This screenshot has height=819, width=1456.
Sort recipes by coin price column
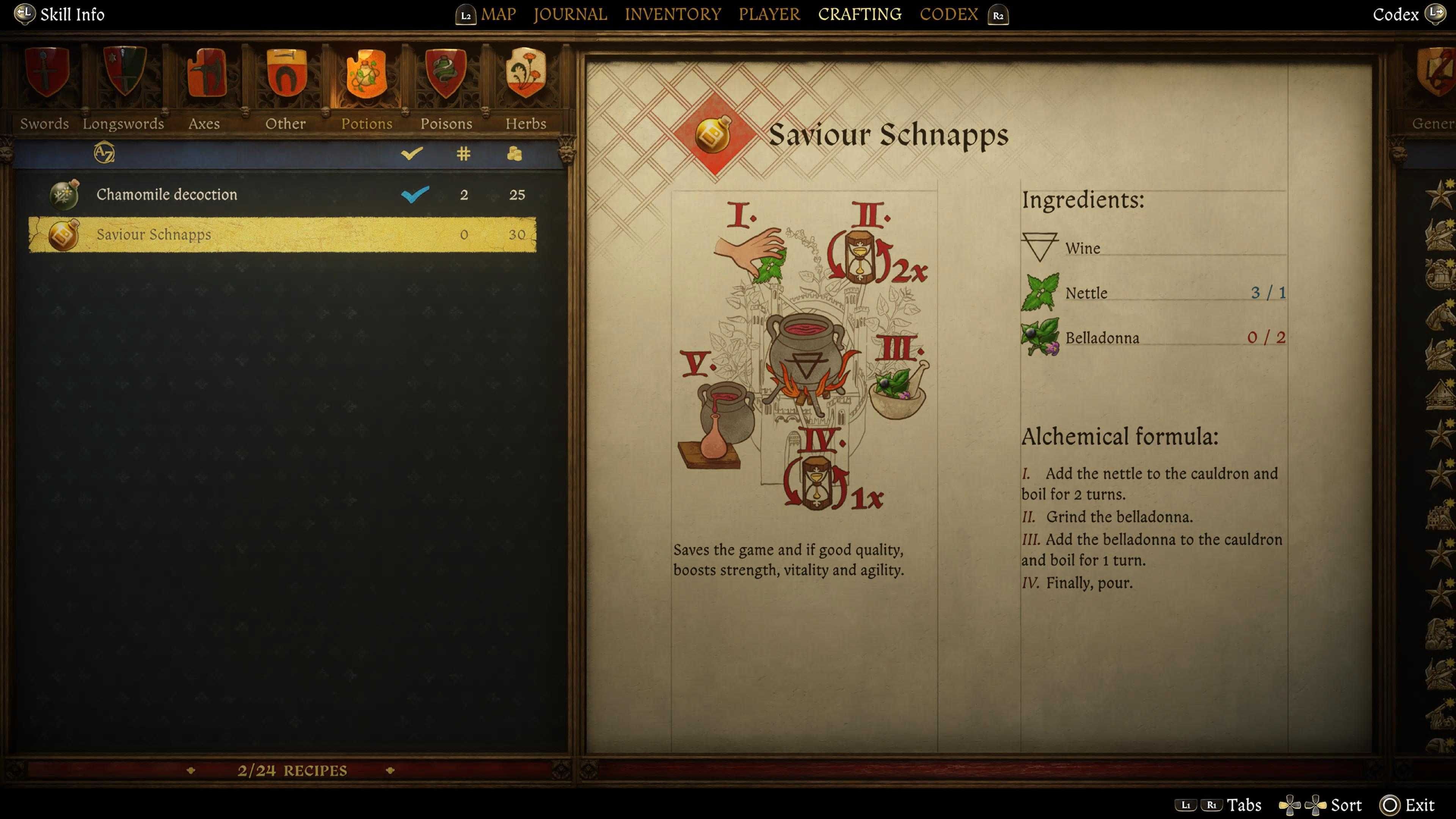(x=515, y=153)
